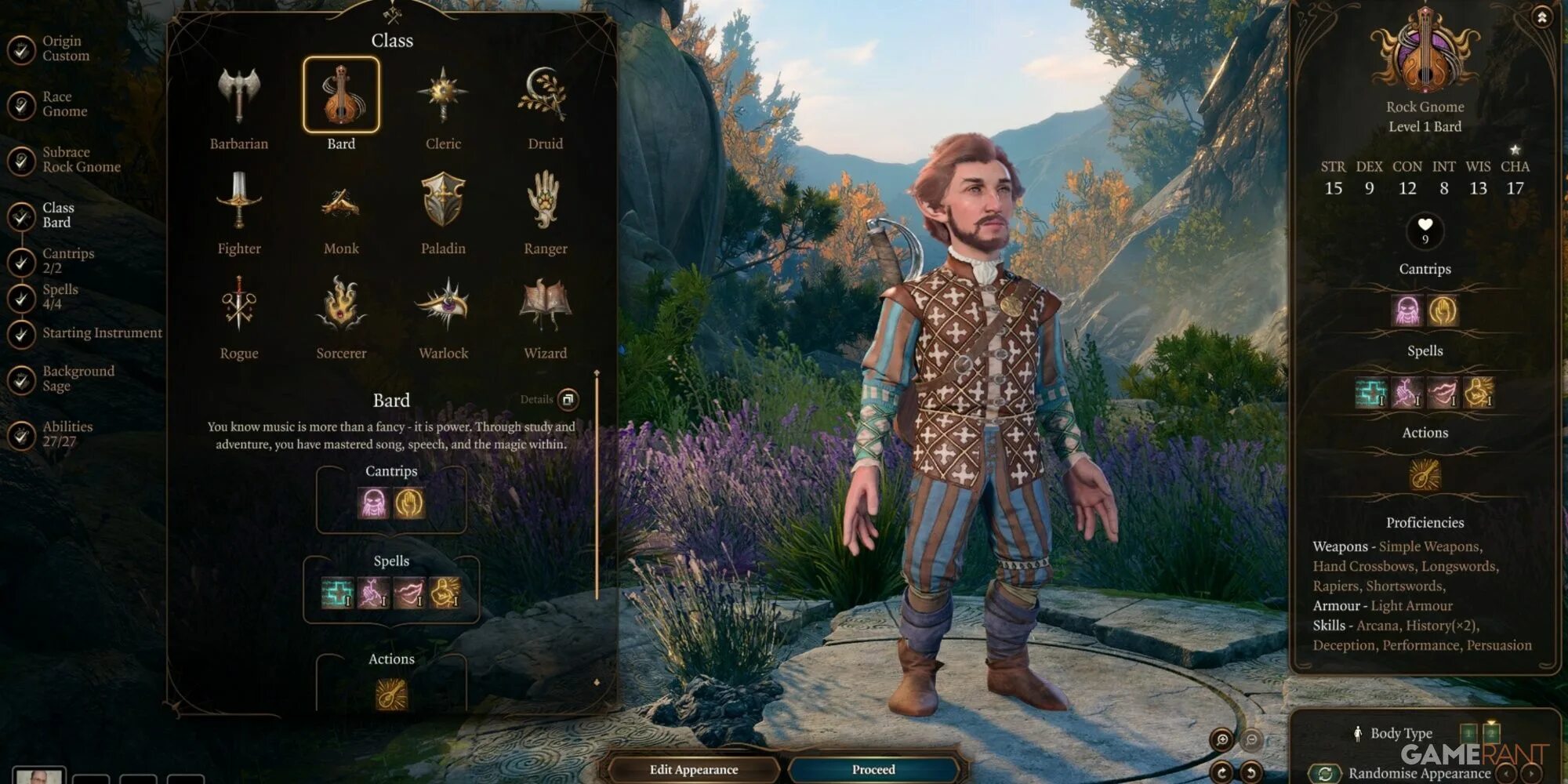
Task: Open the Background Sage step
Action: (x=78, y=378)
